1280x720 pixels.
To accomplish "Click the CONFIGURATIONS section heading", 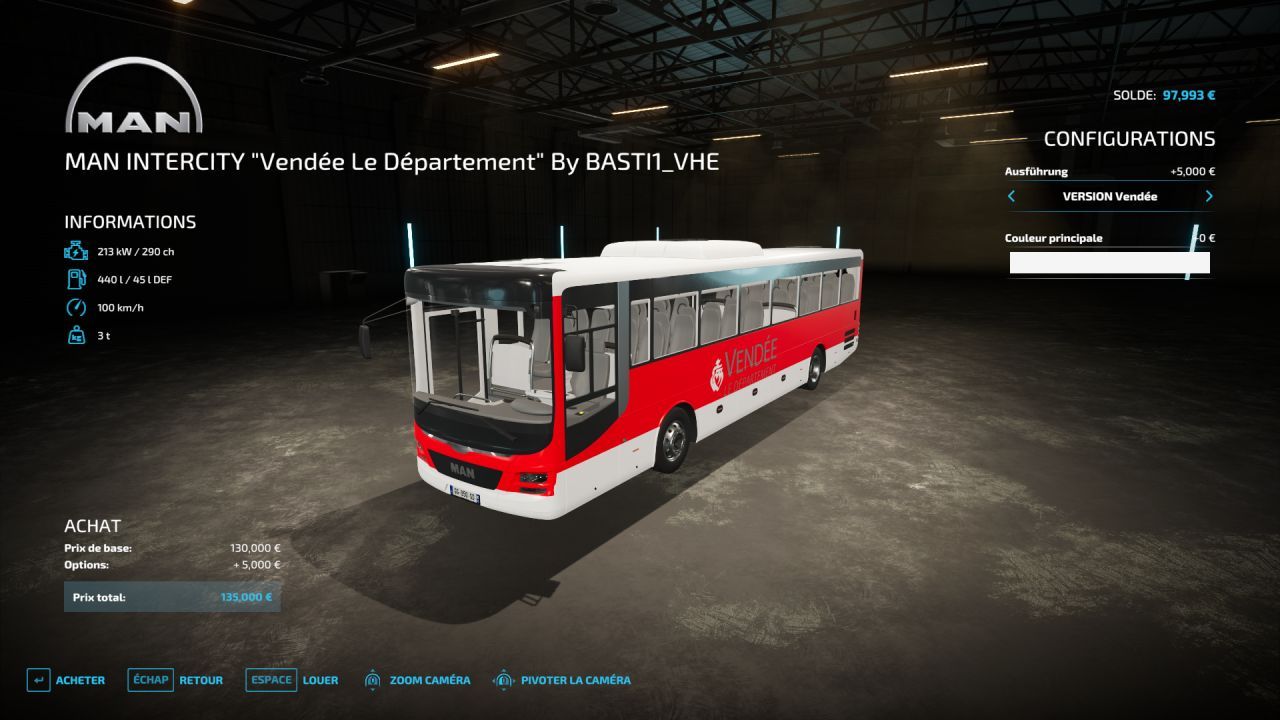I will point(1131,140).
